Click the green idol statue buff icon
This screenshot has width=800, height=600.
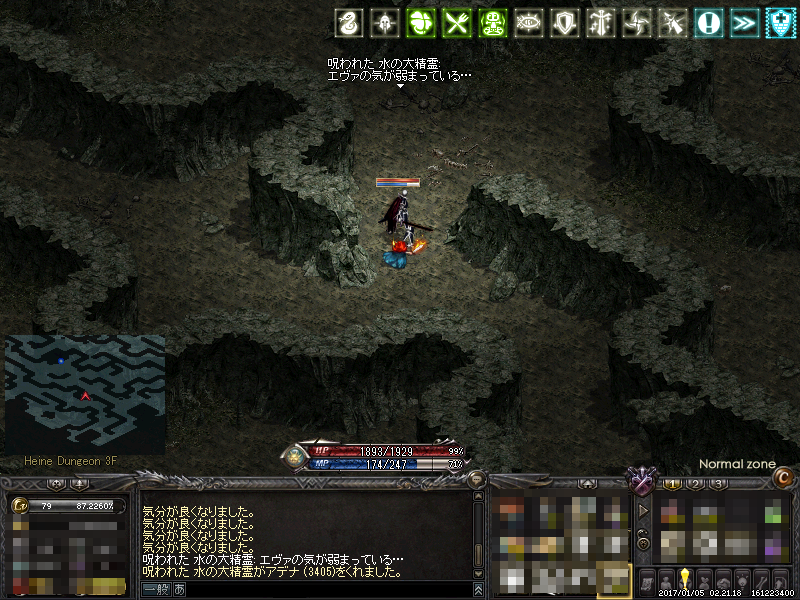tap(493, 23)
